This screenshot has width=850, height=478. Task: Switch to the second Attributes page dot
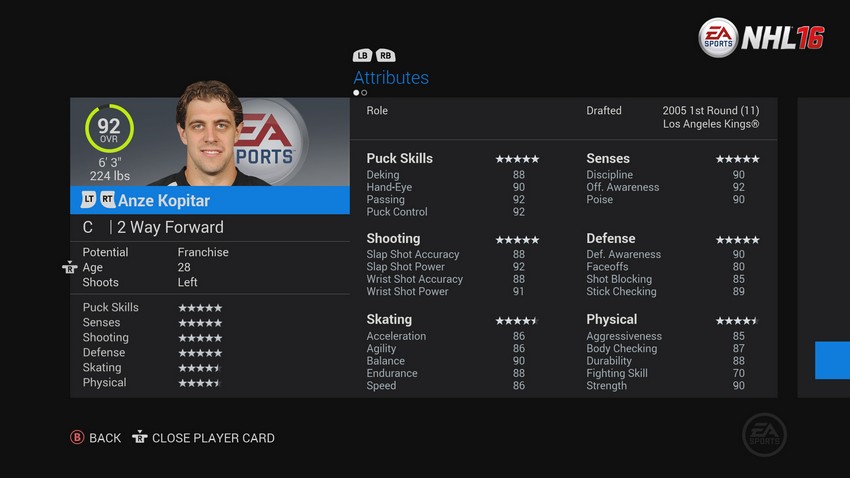pos(364,93)
